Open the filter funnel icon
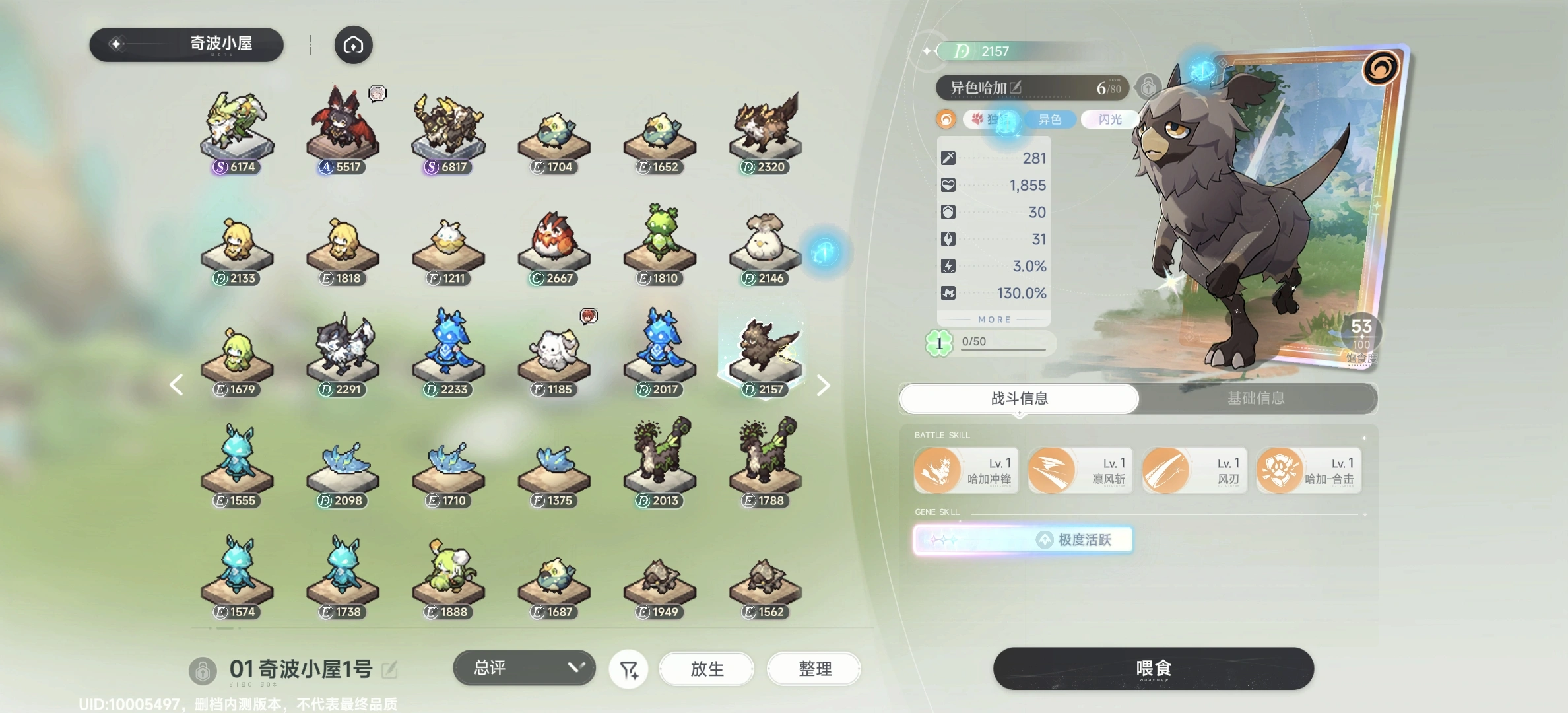1568x713 pixels. [629, 670]
